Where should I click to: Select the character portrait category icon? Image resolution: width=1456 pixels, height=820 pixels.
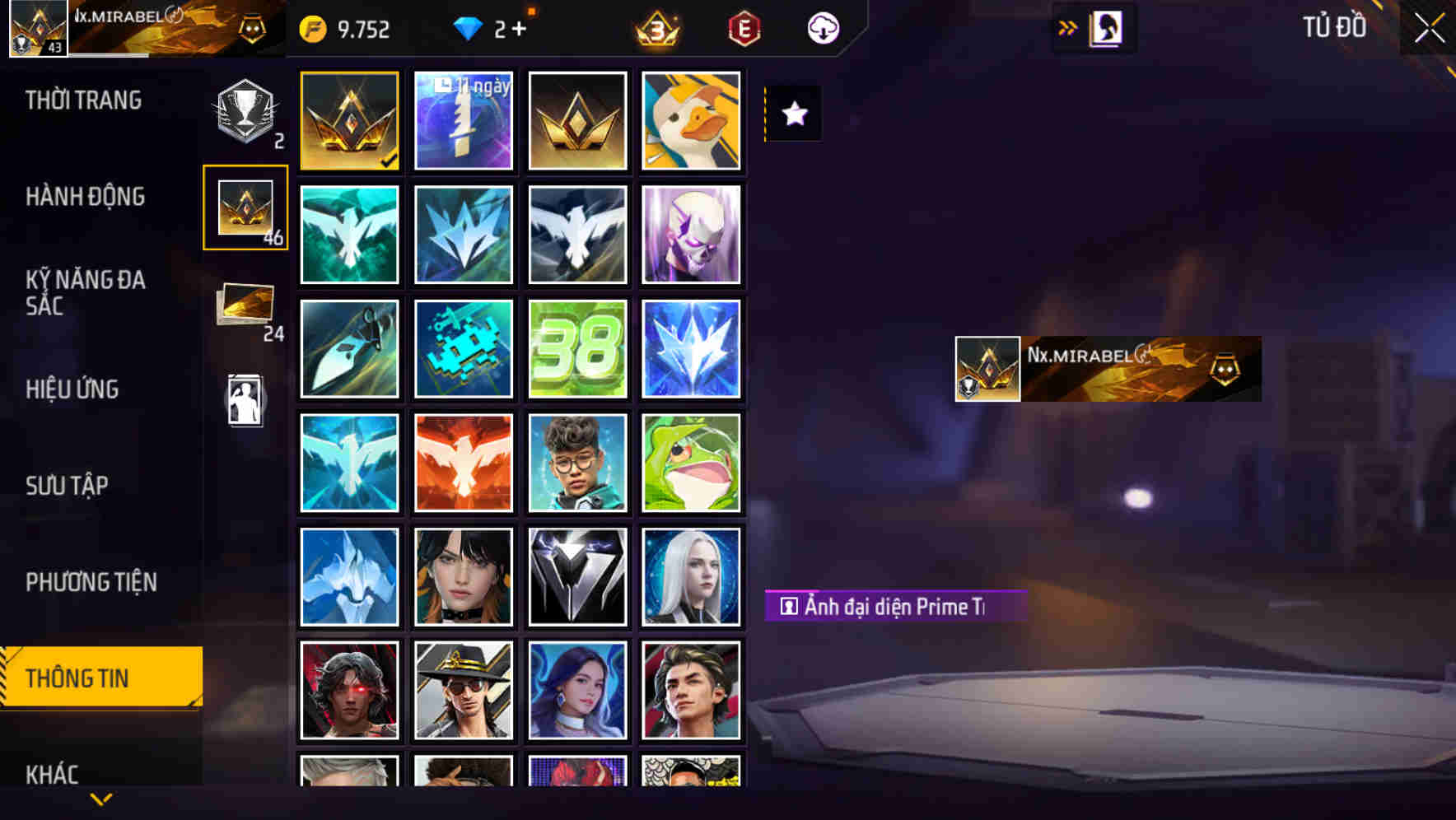coord(245,398)
